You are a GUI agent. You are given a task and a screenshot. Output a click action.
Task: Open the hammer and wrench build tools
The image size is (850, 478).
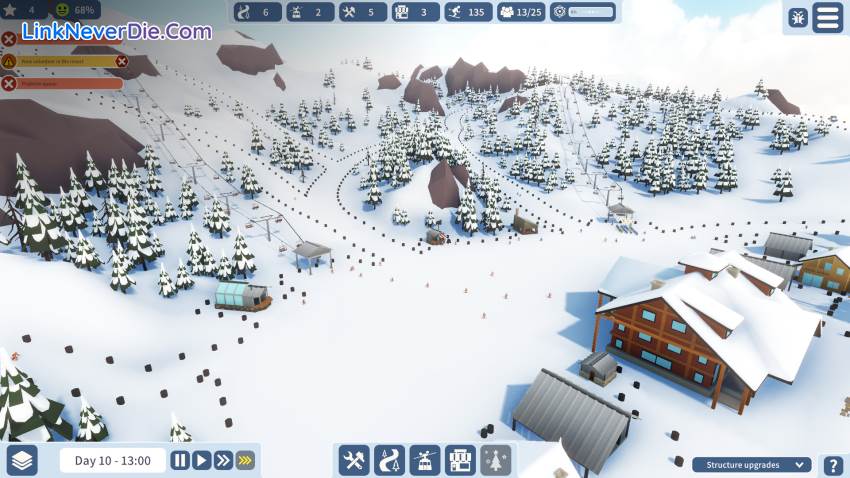click(x=354, y=460)
